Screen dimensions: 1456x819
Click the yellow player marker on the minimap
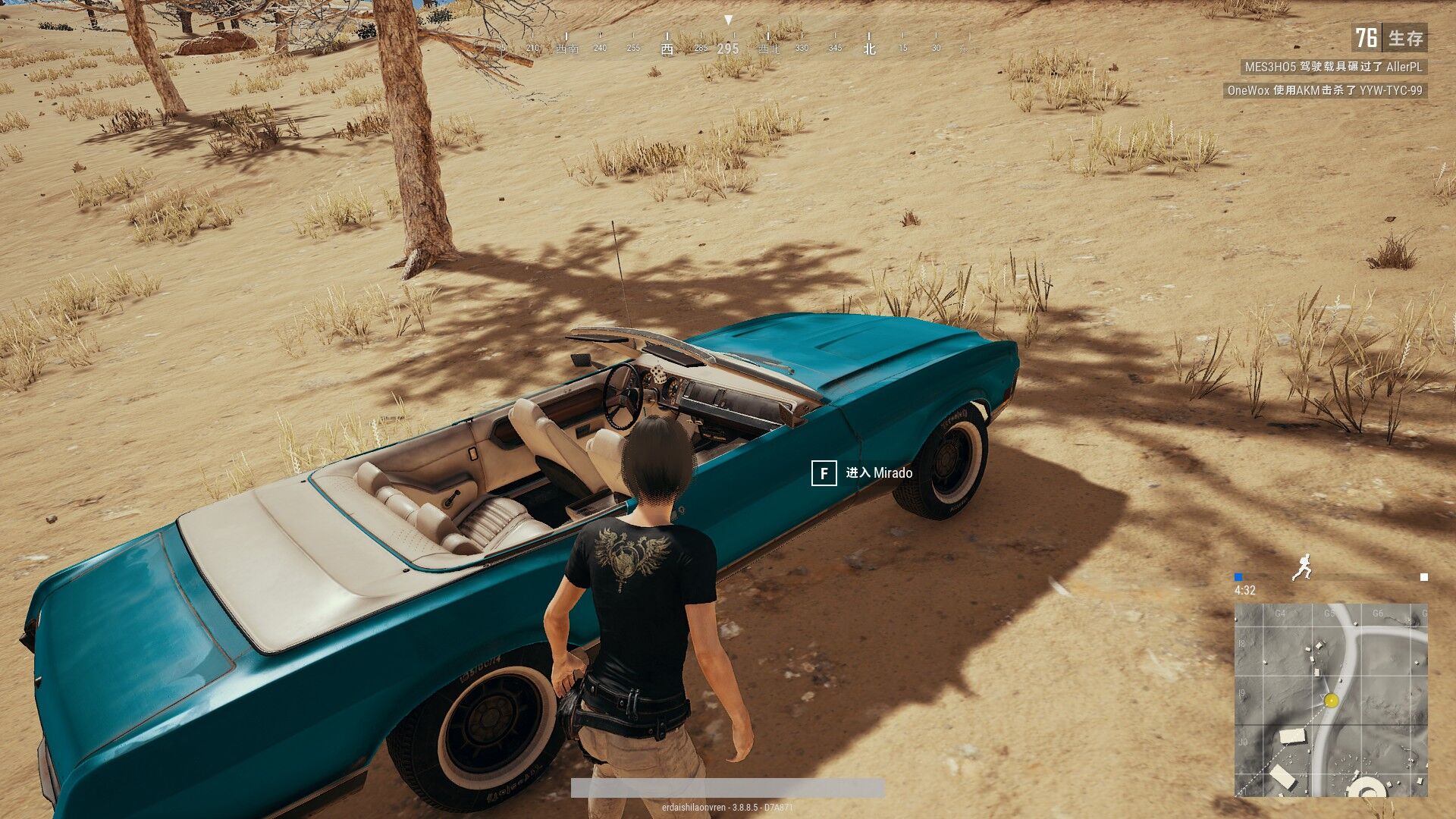coord(1331,700)
